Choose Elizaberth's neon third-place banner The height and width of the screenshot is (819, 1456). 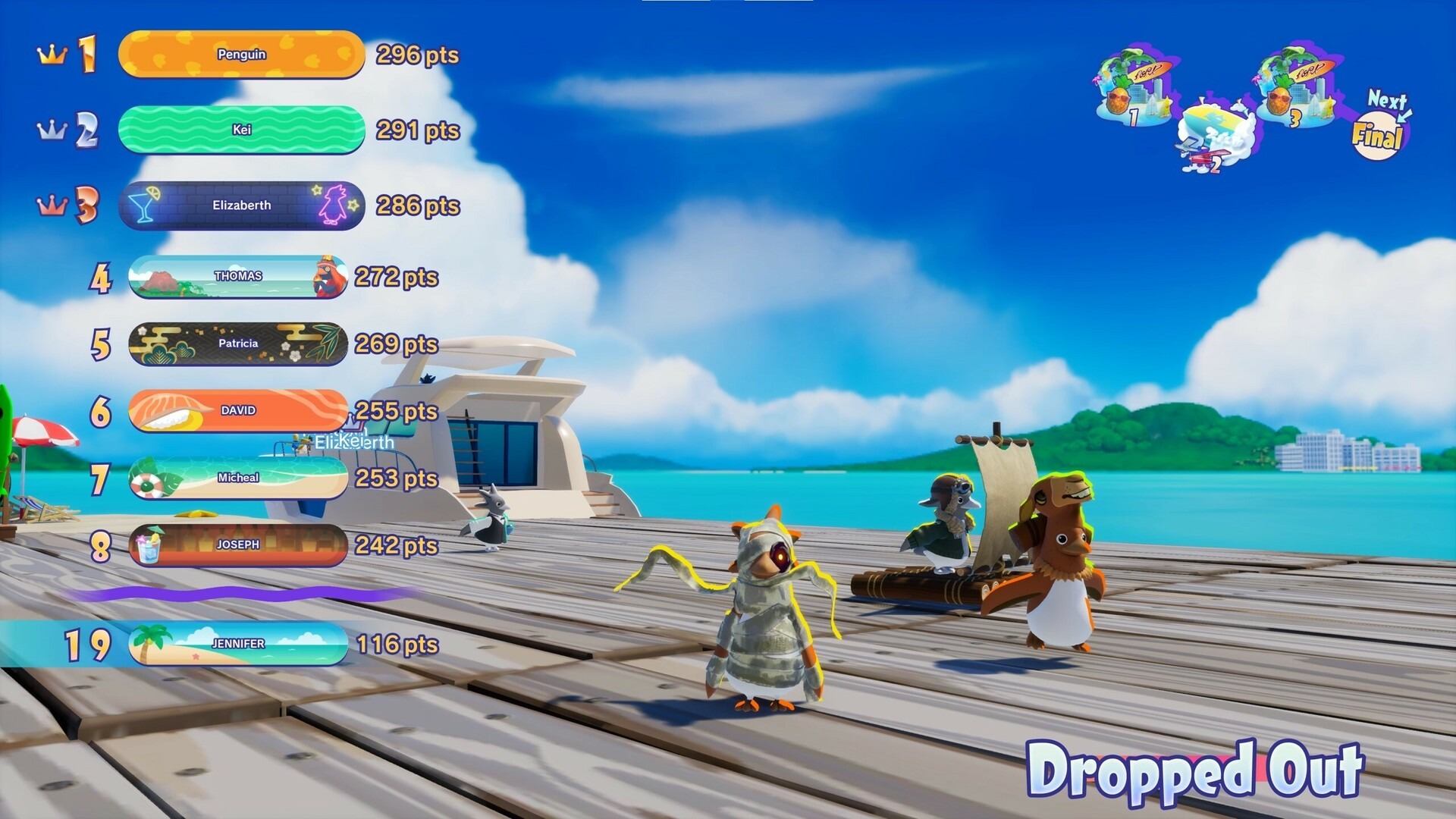pyautogui.click(x=241, y=206)
